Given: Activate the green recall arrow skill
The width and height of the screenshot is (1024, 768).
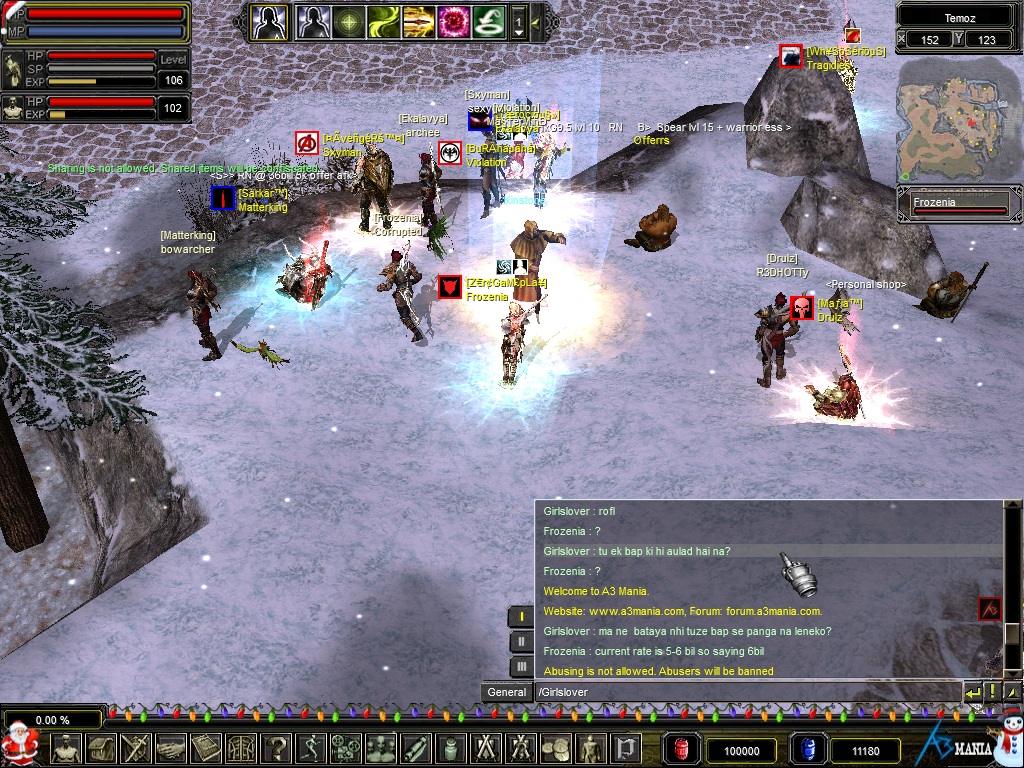Looking at the screenshot, I should tap(488, 21).
